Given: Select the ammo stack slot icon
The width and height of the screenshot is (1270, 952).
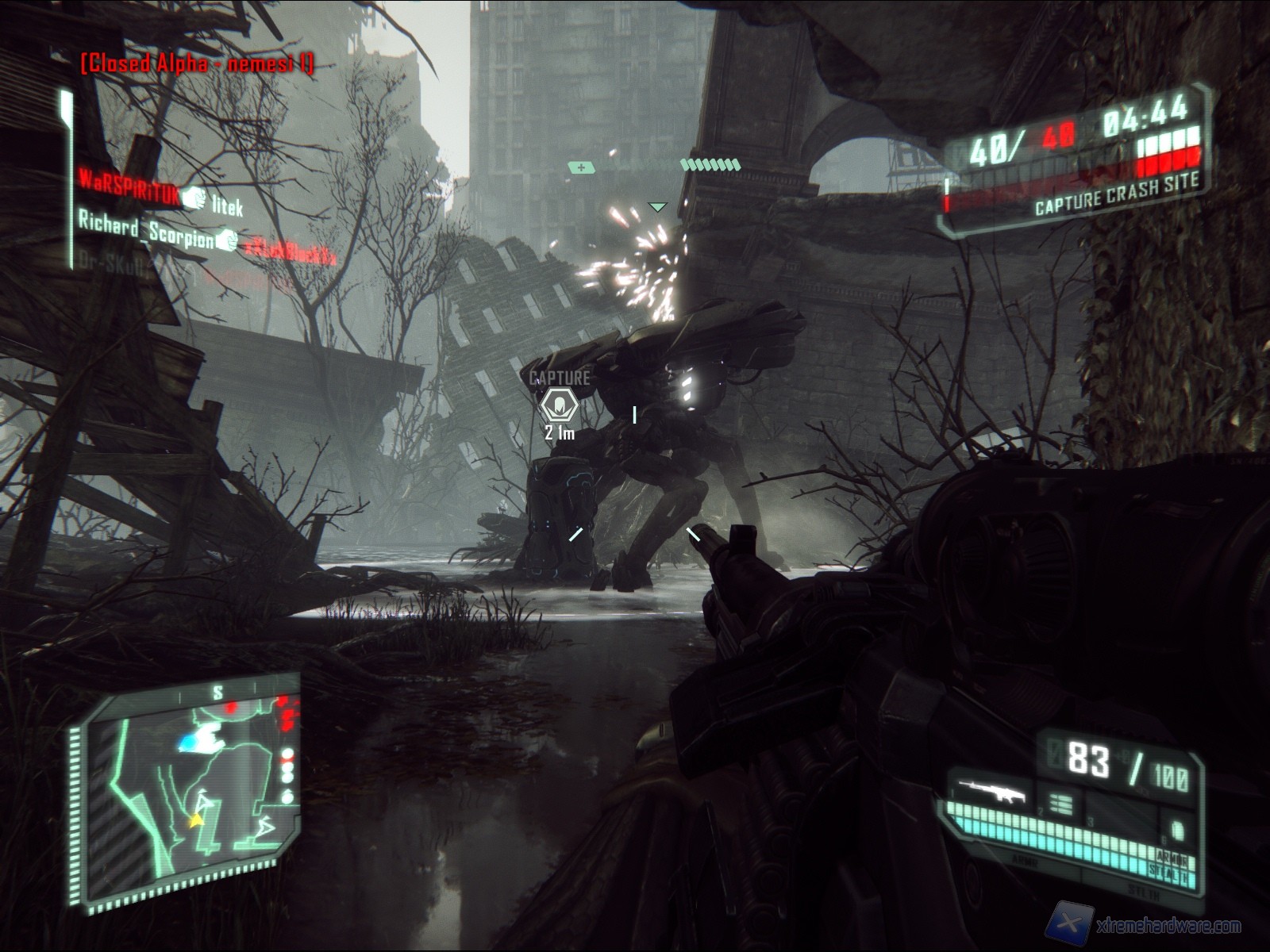Looking at the screenshot, I should 1060,804.
